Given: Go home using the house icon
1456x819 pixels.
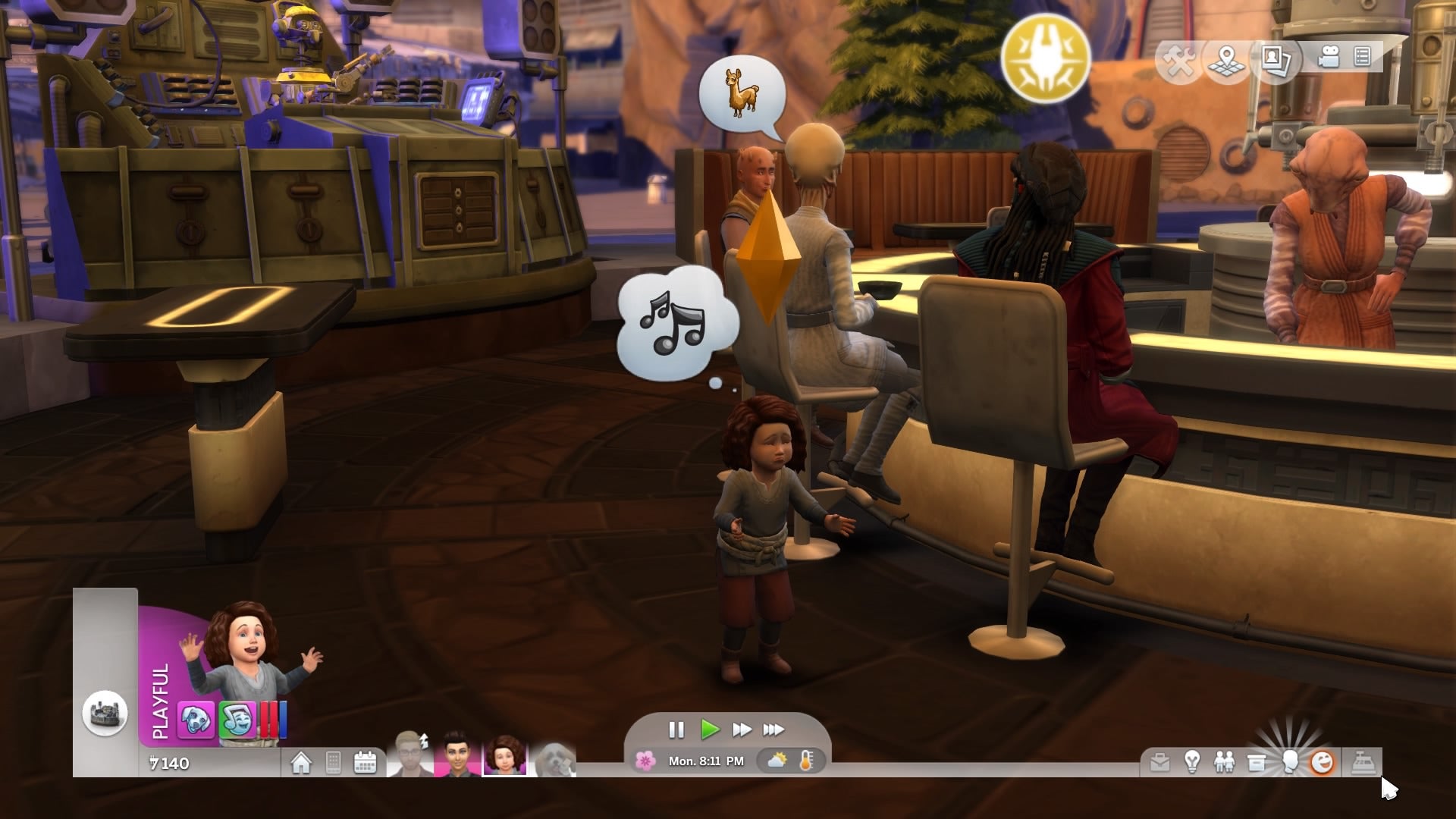Looking at the screenshot, I should tap(301, 762).
